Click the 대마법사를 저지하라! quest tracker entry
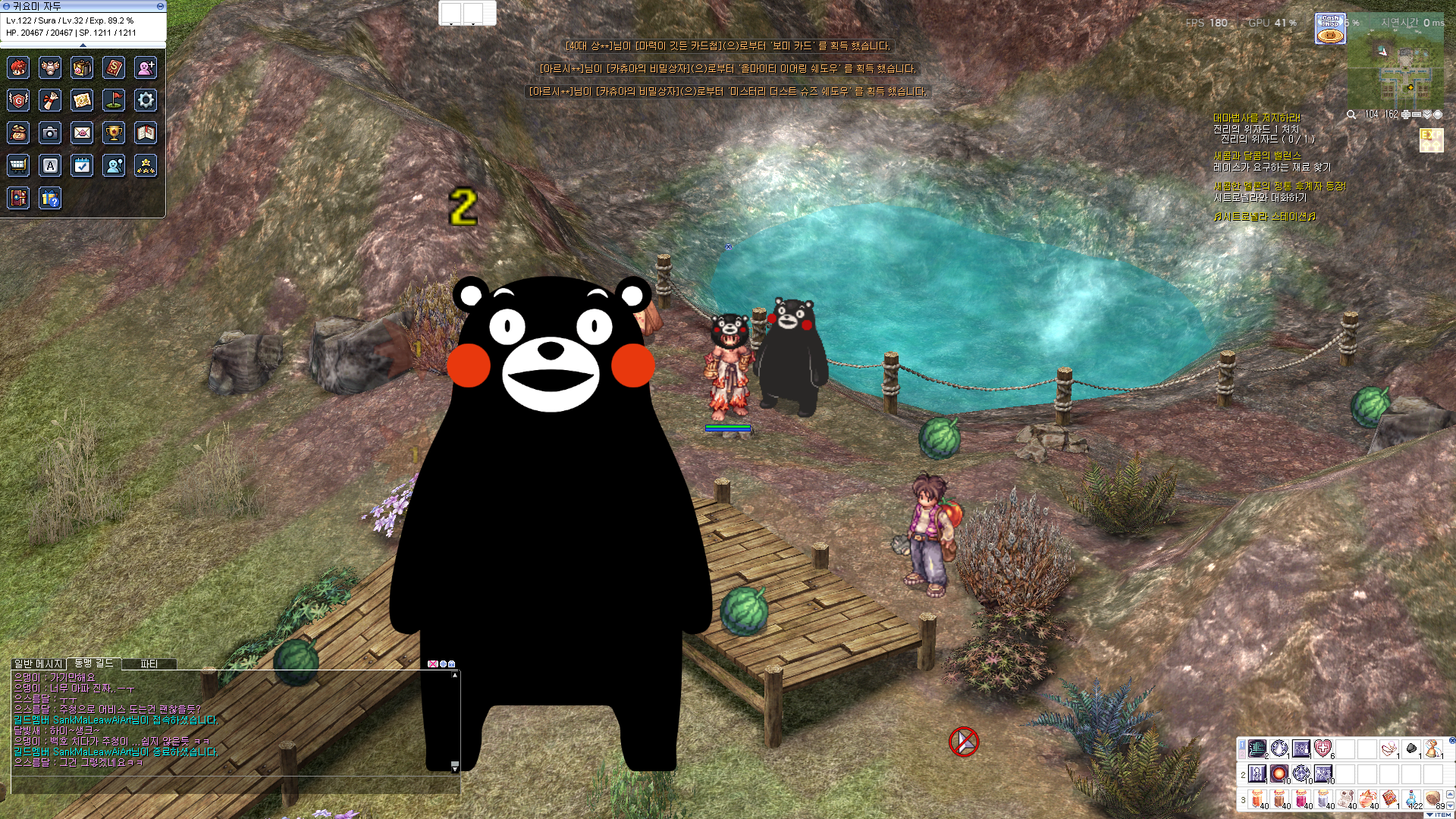The image size is (1456, 819). click(x=1257, y=118)
